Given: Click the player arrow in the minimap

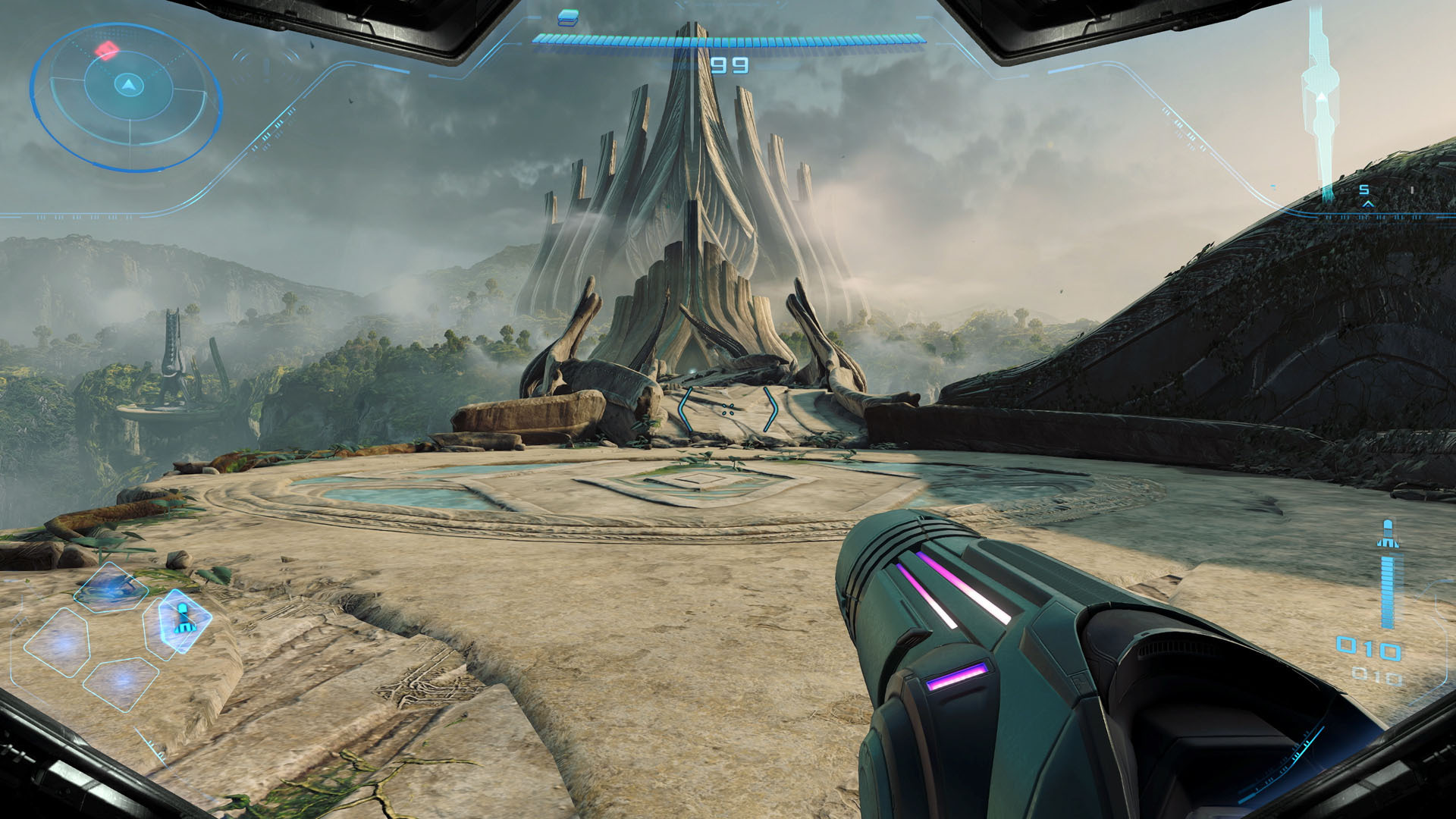Looking at the screenshot, I should [129, 85].
